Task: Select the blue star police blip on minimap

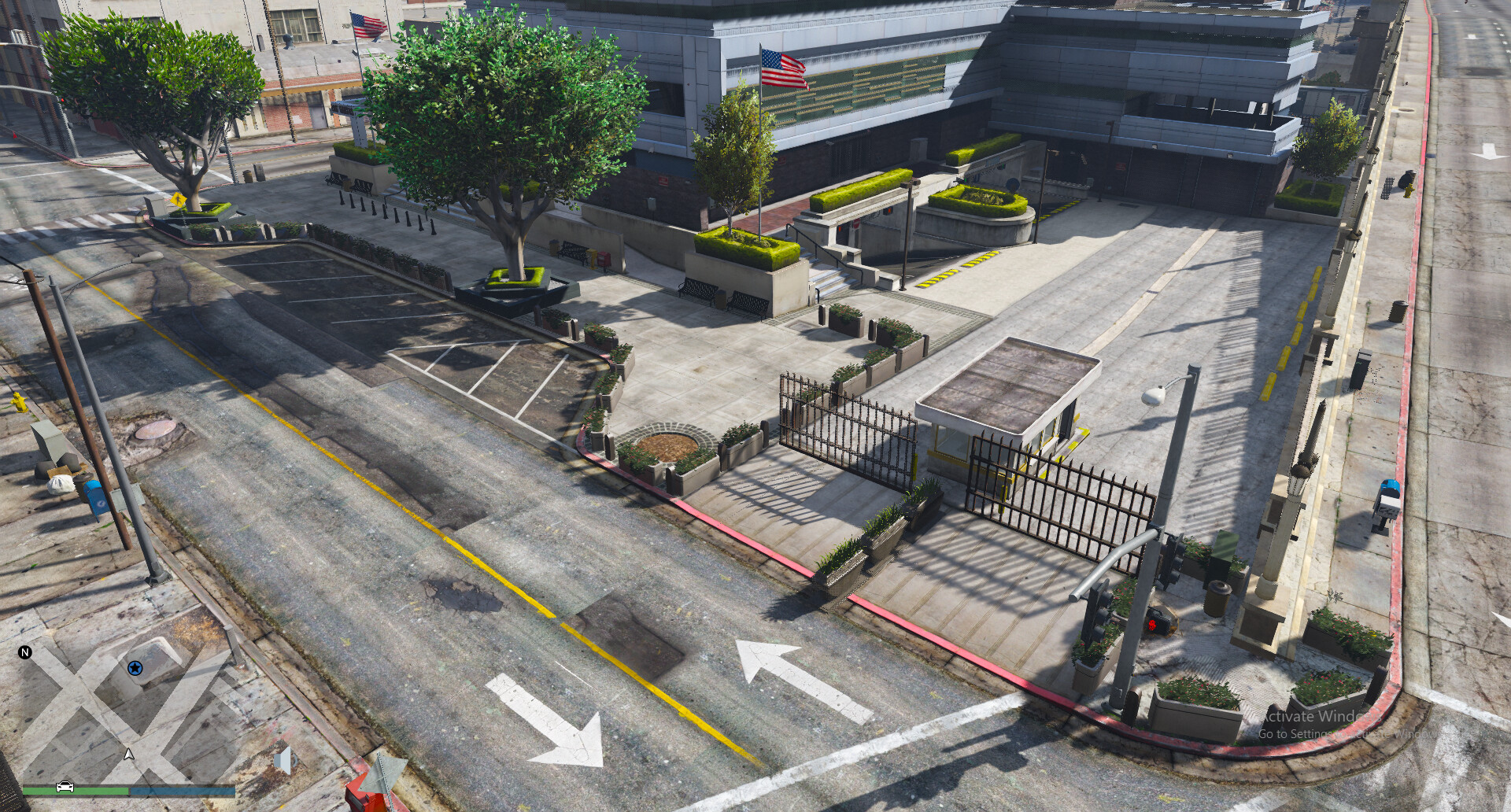Action: pos(135,668)
